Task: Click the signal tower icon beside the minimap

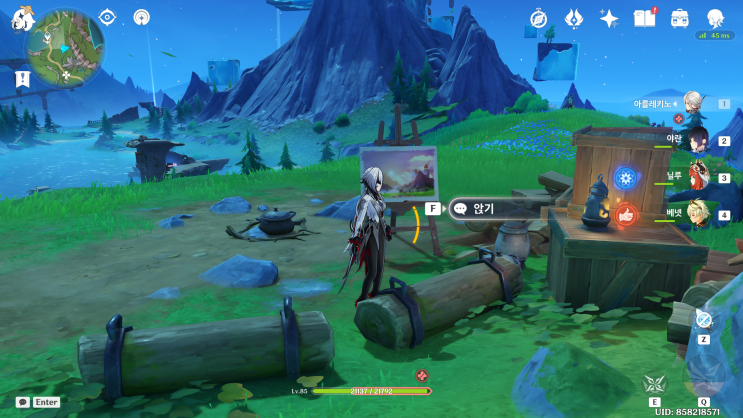Action: click(x=141, y=17)
